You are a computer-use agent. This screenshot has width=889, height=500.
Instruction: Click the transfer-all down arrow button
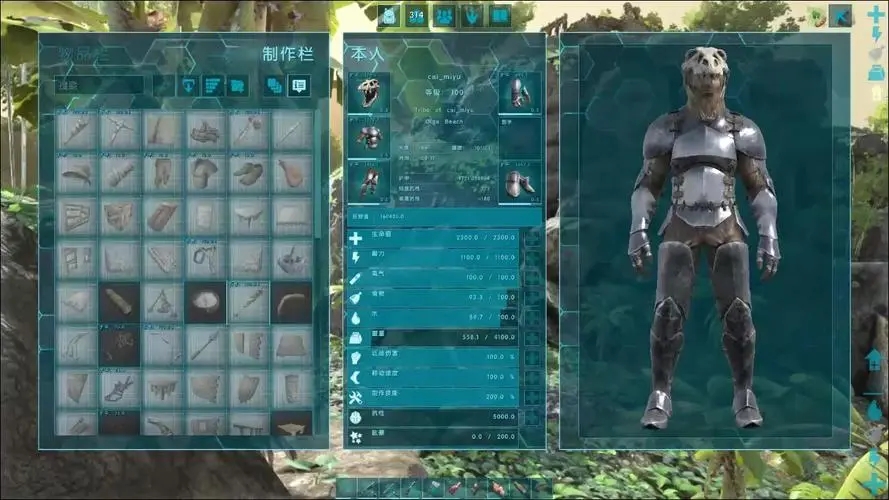click(x=188, y=86)
